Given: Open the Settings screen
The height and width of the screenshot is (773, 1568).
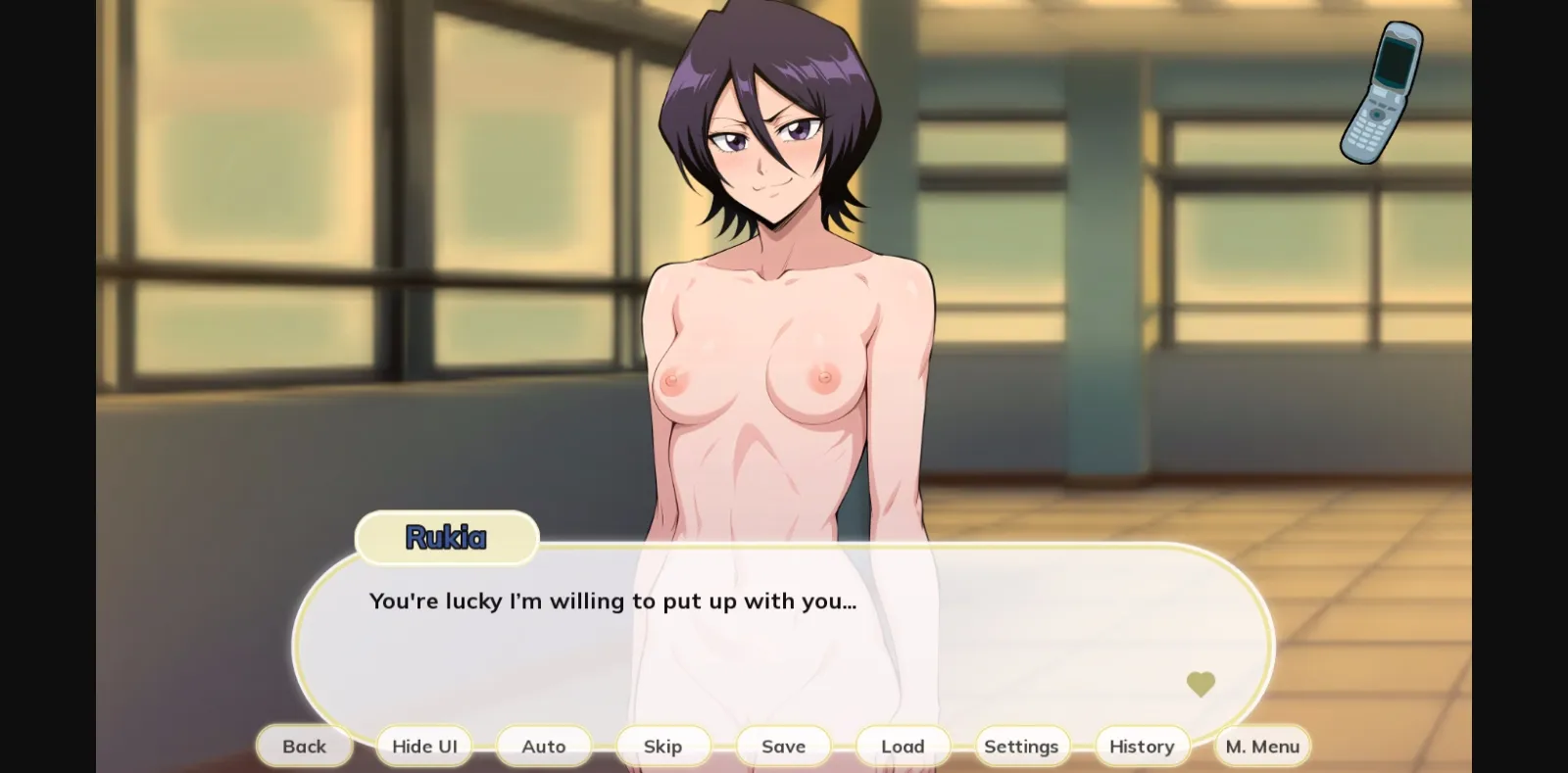Looking at the screenshot, I should (1021, 747).
